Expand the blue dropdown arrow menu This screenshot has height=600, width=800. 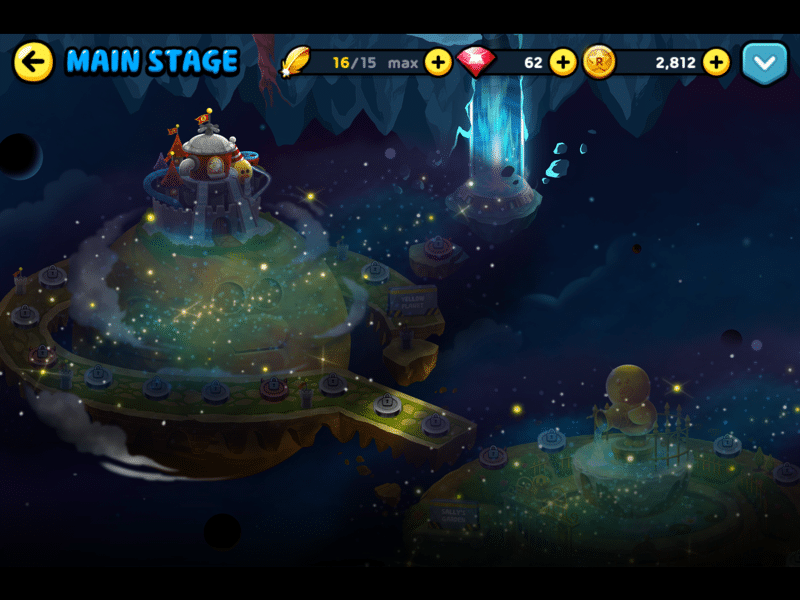(765, 63)
